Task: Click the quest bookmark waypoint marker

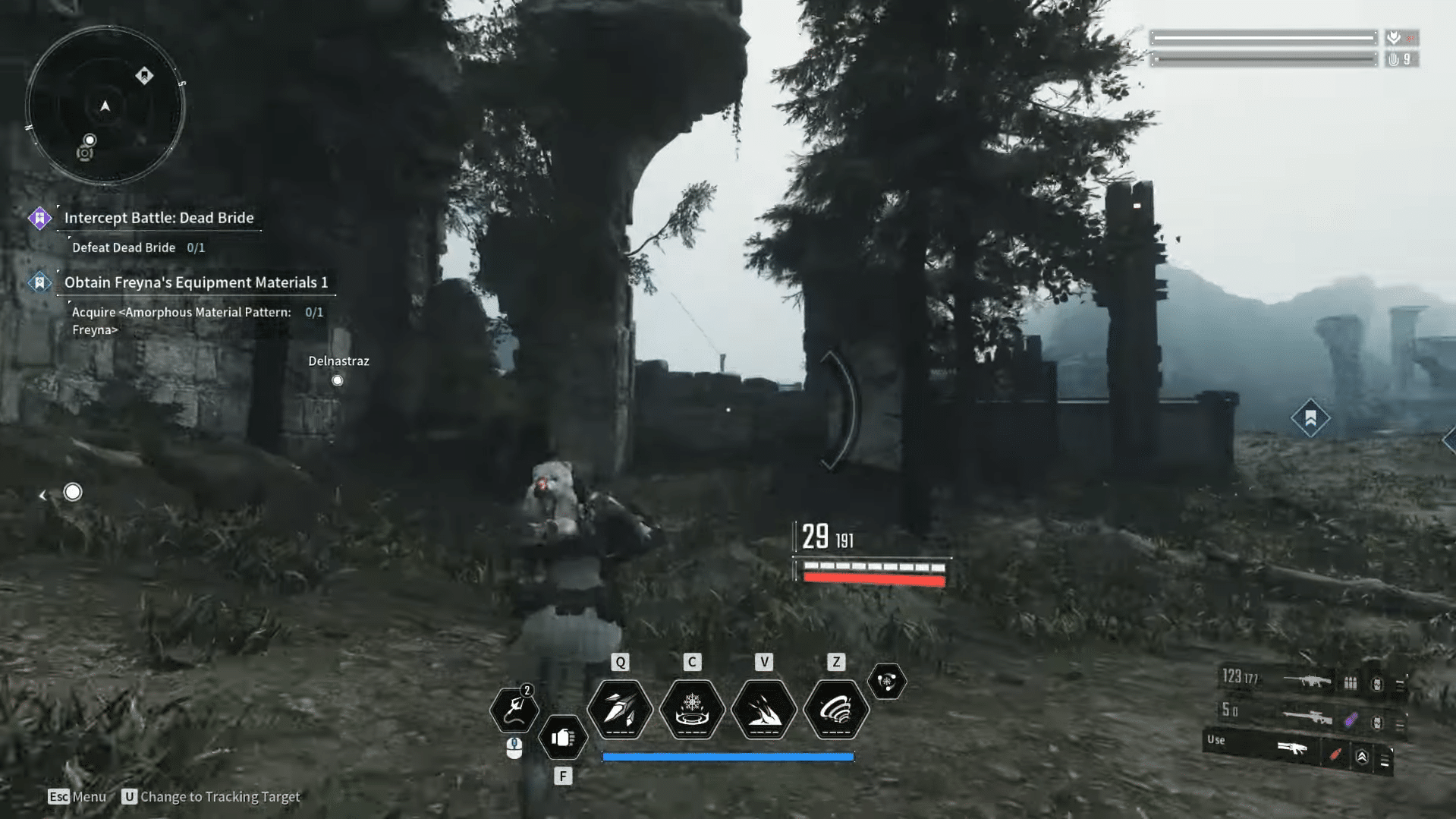Action: (x=1310, y=417)
